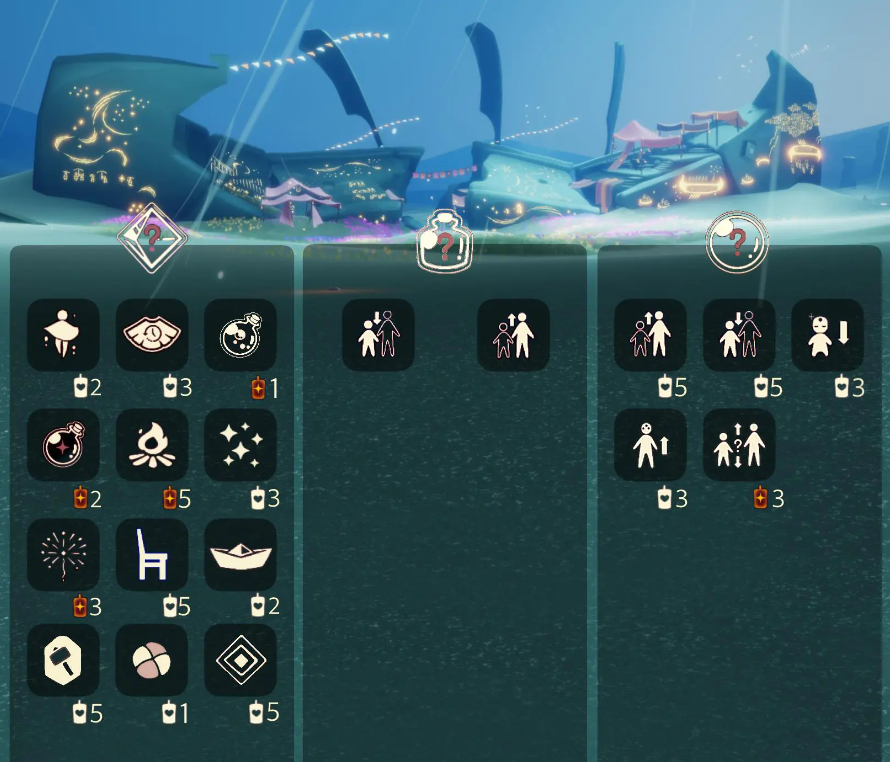This screenshot has height=762, width=890.
Task: Pick the bubbling round potion spell
Action: coord(241,335)
